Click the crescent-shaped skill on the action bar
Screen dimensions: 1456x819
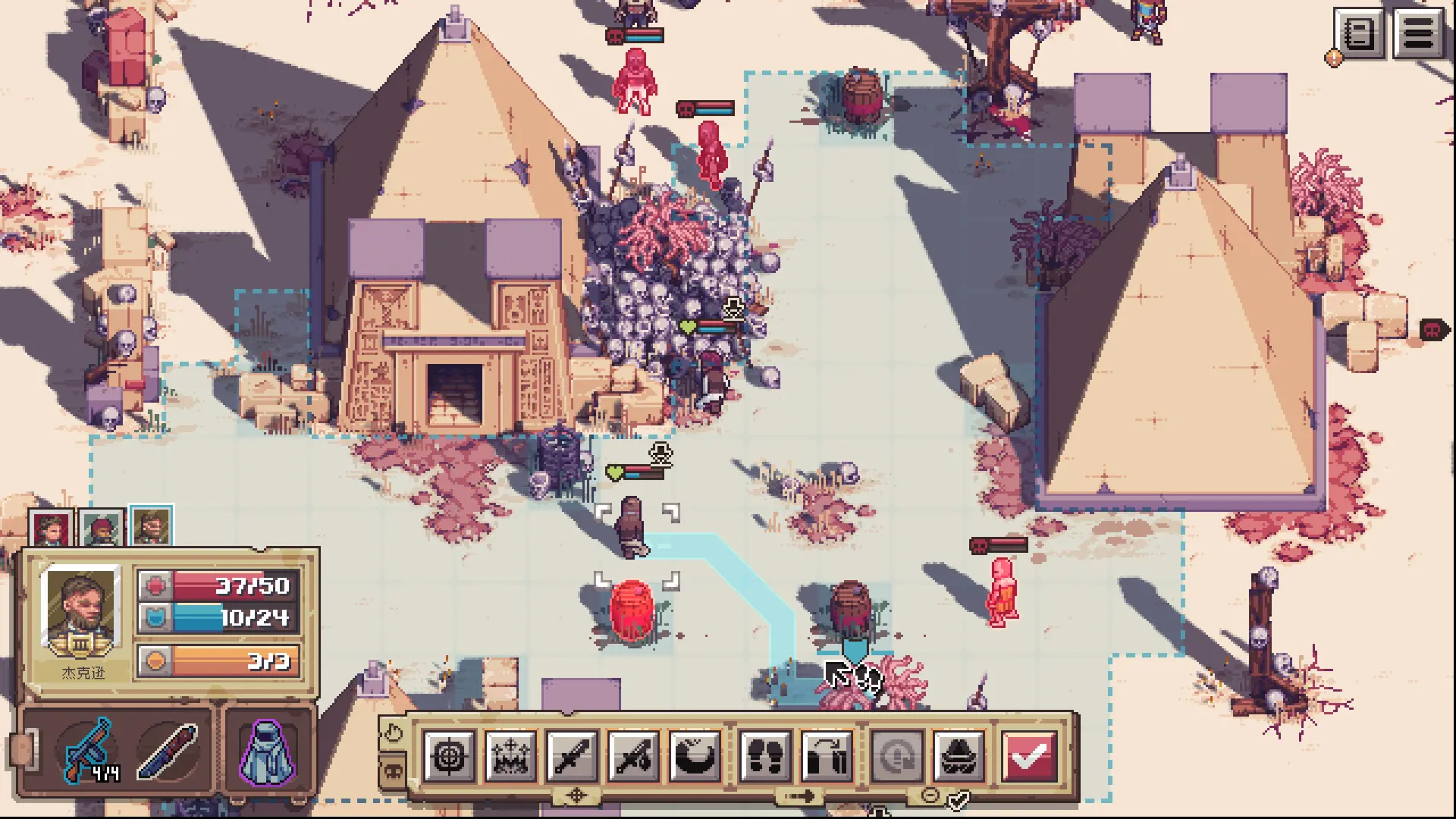[x=695, y=758]
